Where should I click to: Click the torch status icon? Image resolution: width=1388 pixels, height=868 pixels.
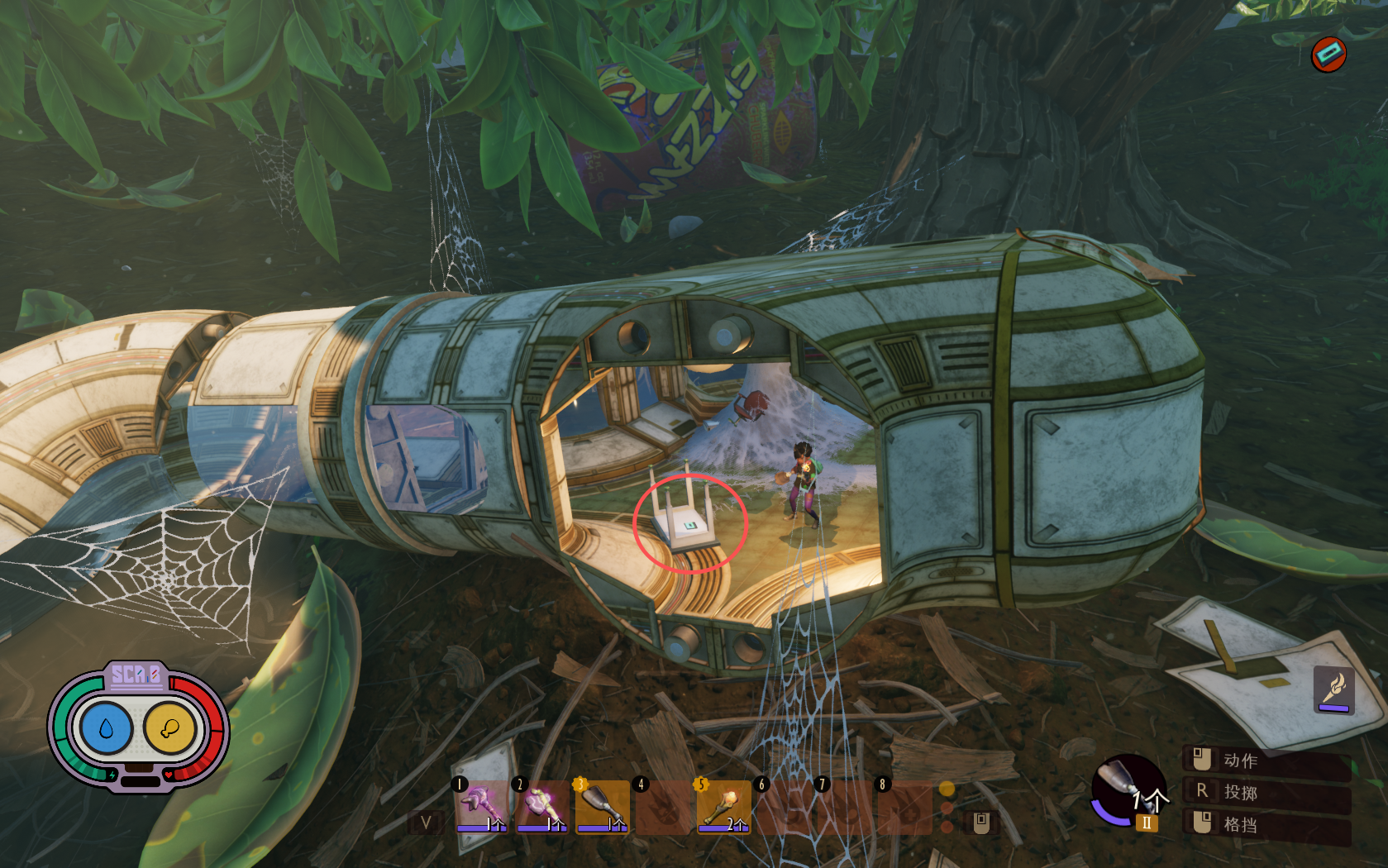[1333, 689]
